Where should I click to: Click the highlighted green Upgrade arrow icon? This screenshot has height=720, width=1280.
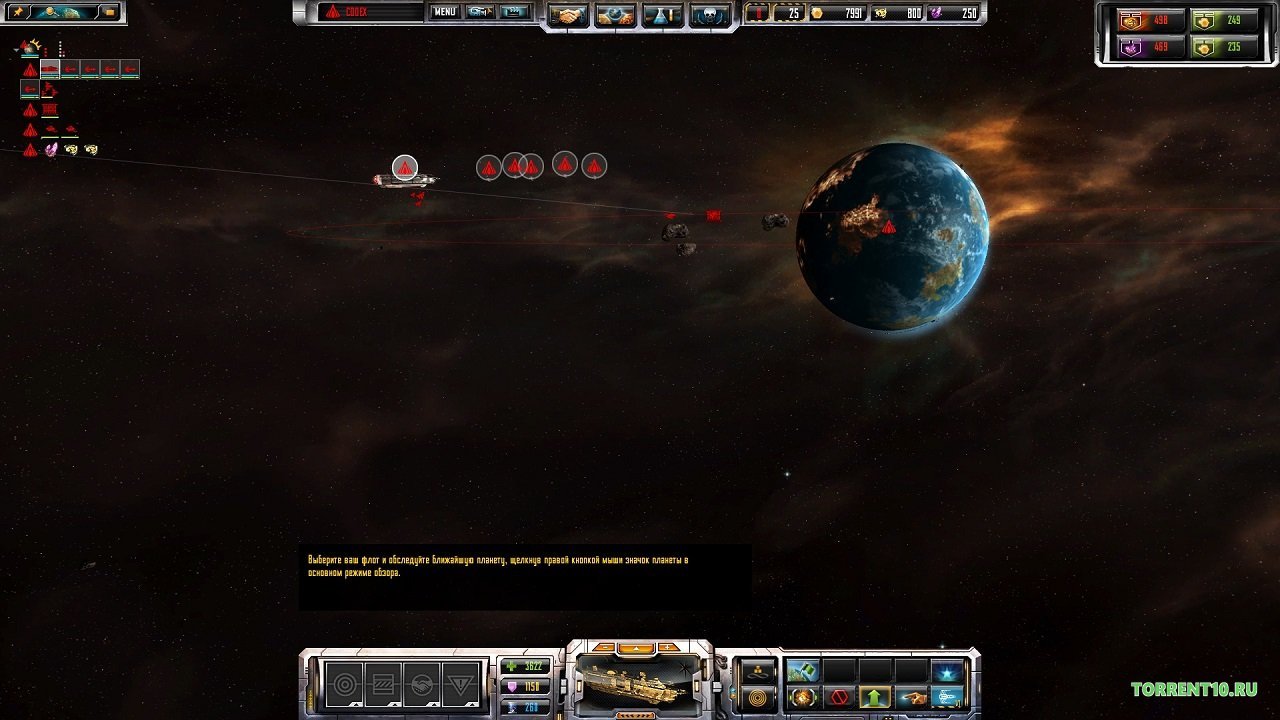[875, 697]
